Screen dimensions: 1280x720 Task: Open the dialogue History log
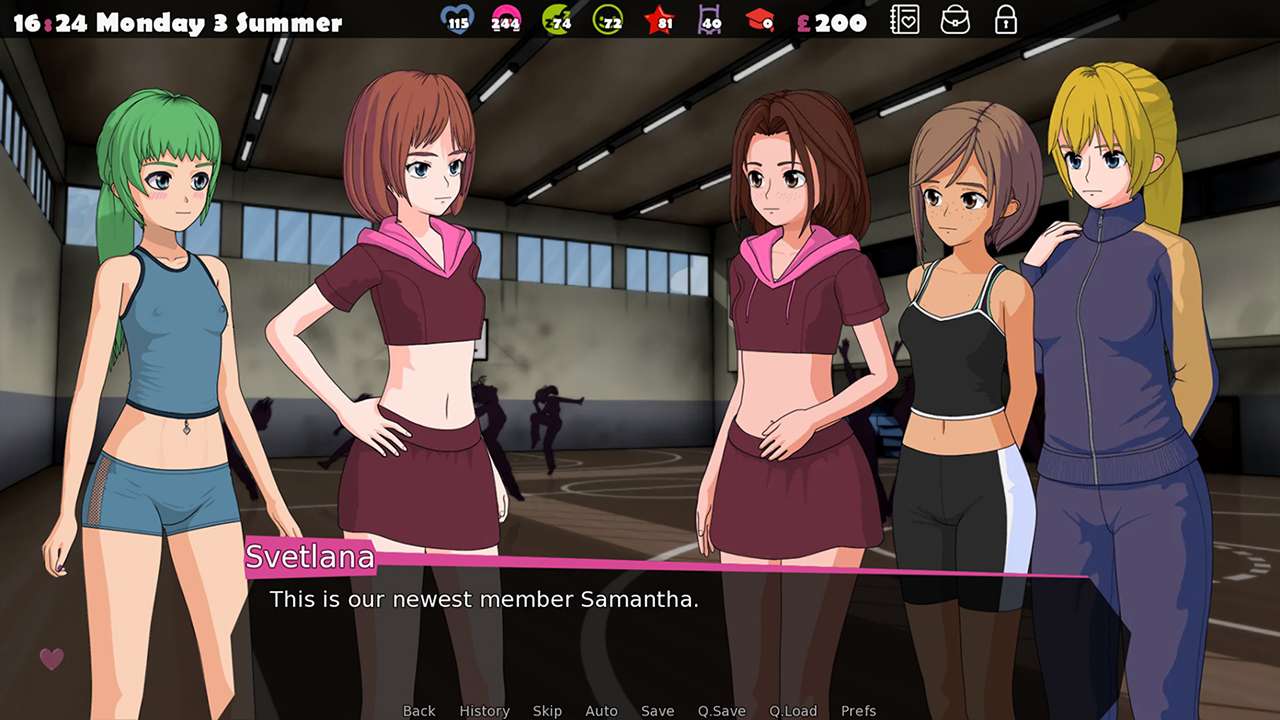[x=484, y=711]
